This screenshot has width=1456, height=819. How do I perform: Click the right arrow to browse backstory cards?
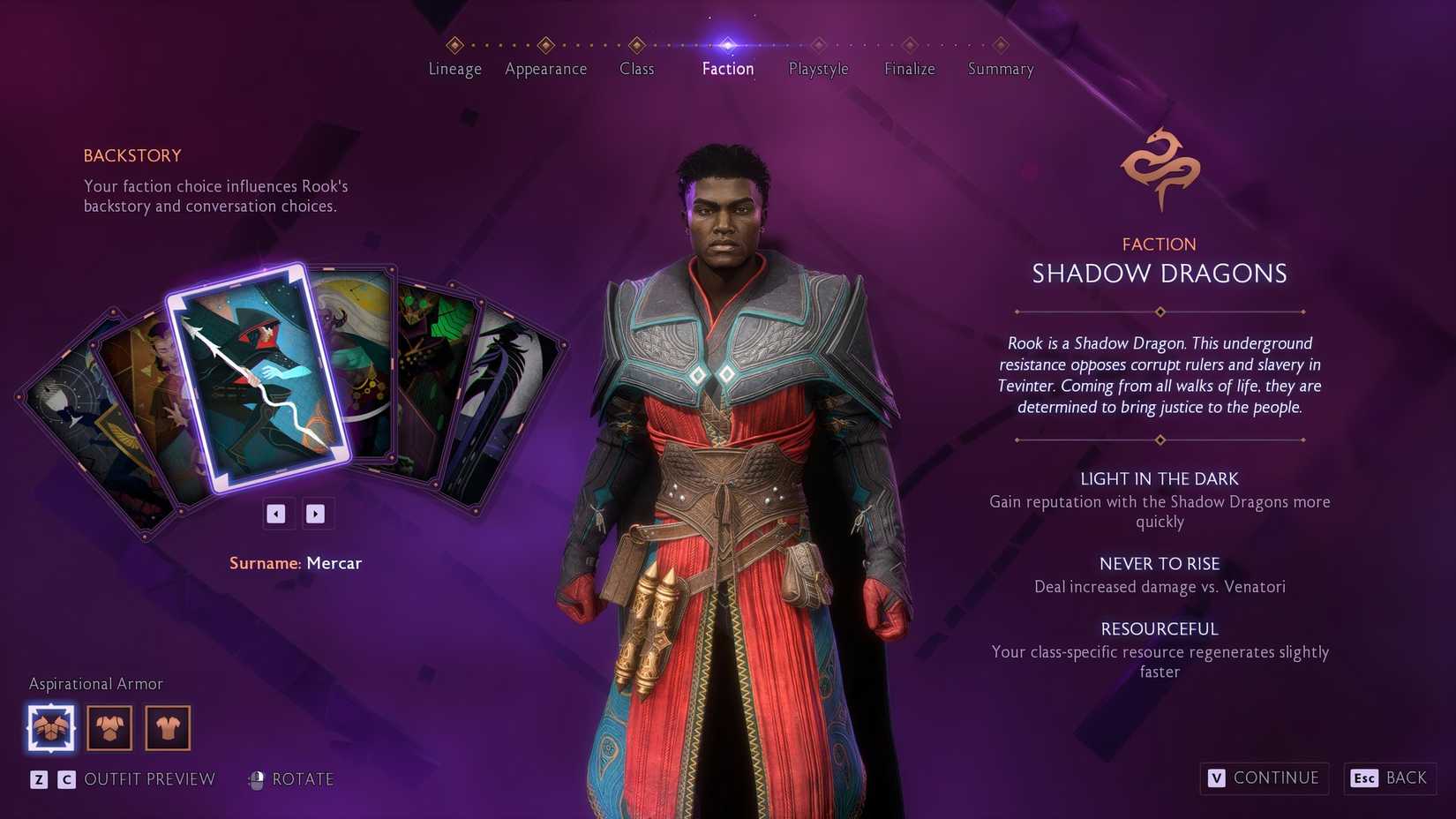(317, 514)
